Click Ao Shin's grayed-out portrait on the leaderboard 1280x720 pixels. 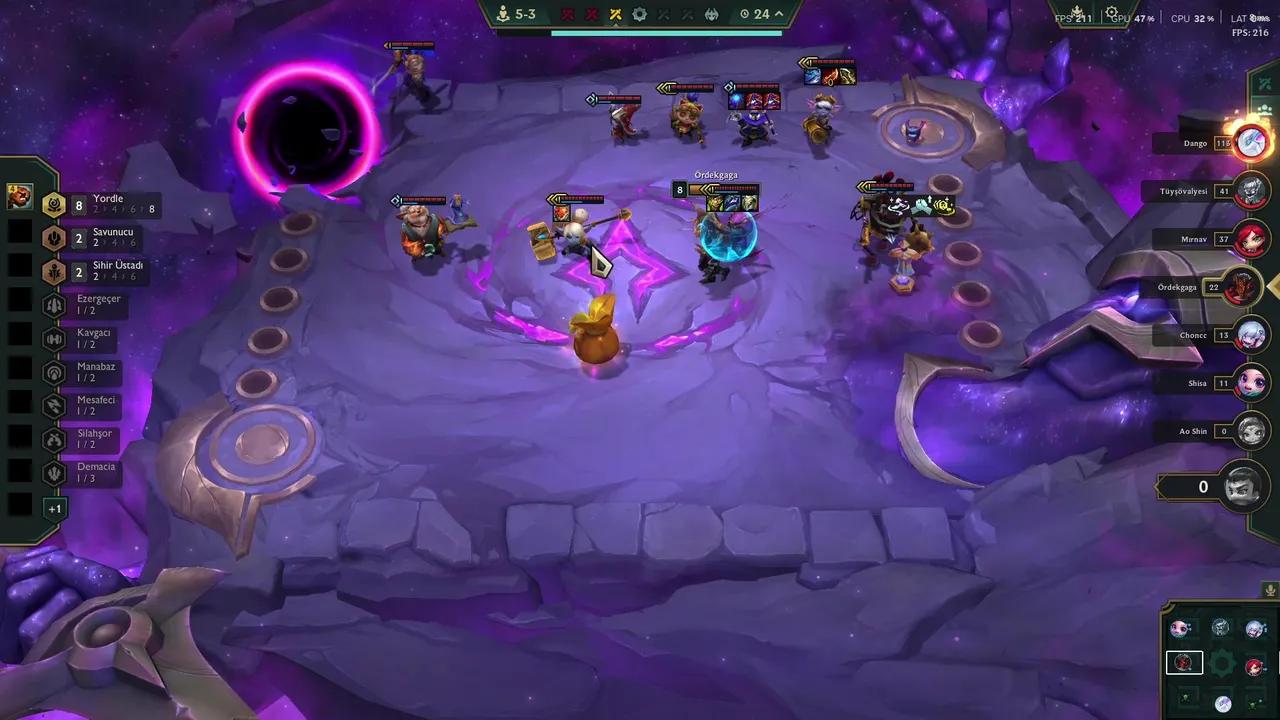1252,431
